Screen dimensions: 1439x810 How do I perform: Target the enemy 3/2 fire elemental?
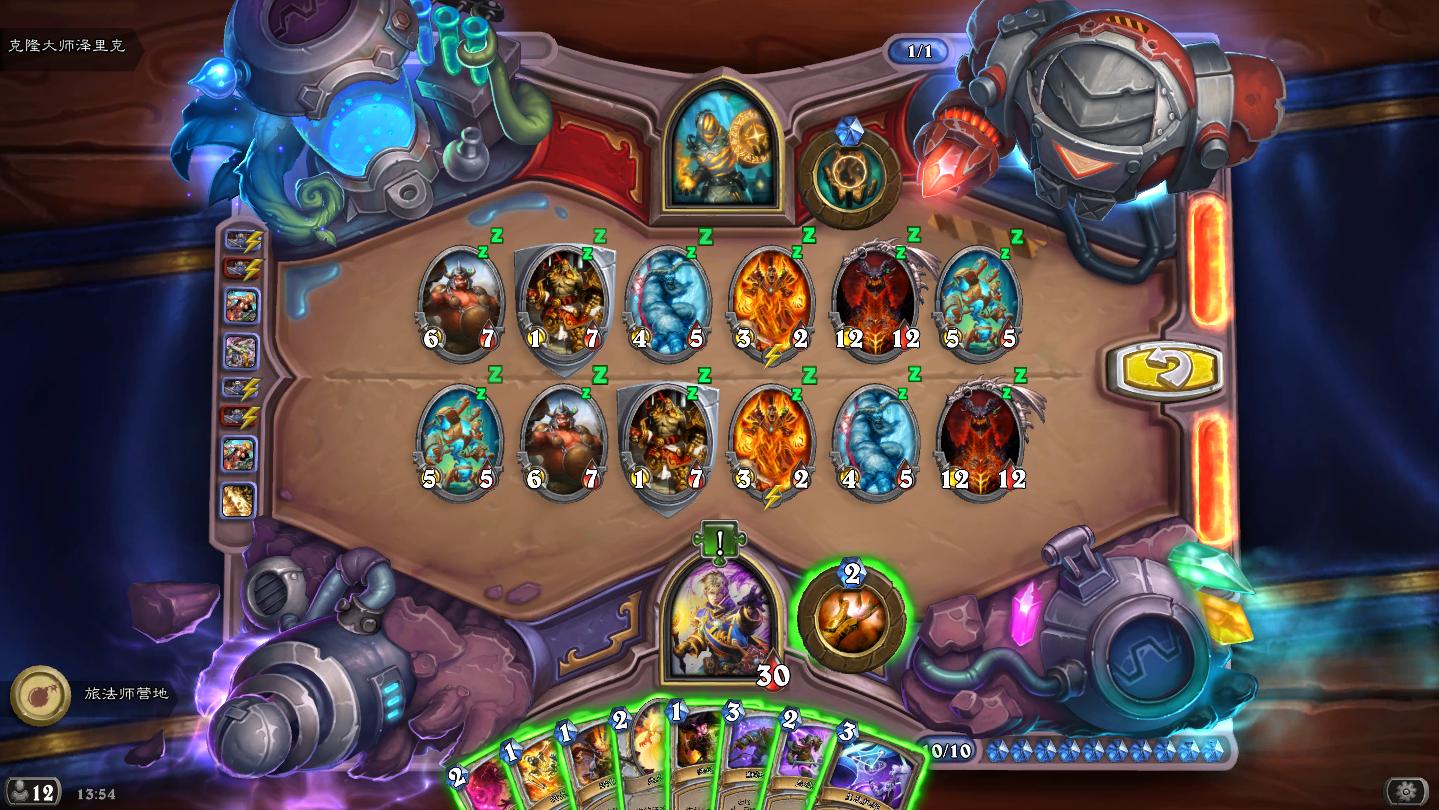click(772, 299)
